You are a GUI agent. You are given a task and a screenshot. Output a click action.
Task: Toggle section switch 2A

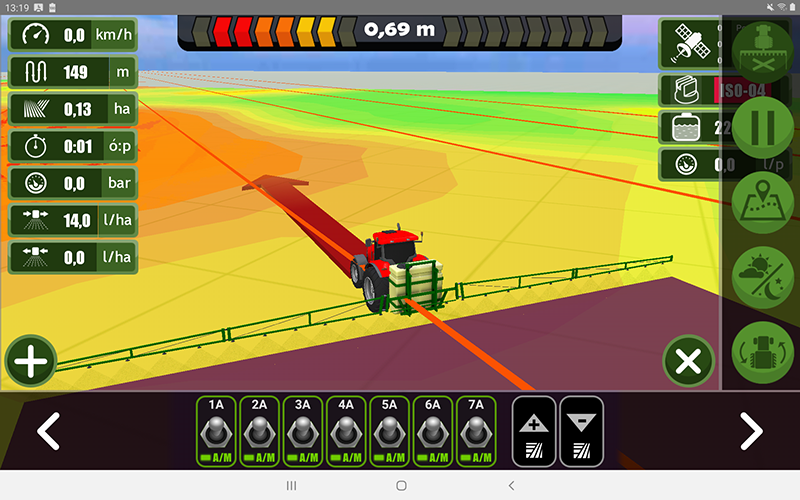point(259,431)
